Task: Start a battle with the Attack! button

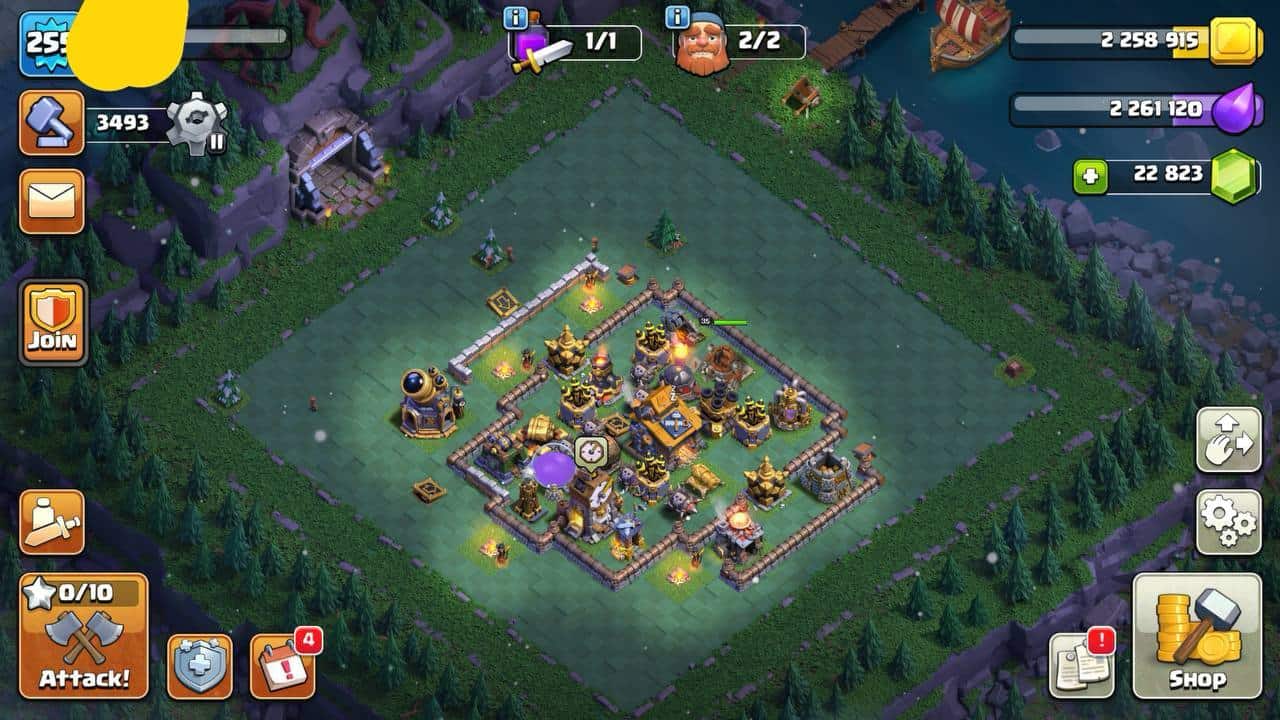Action: point(84,636)
